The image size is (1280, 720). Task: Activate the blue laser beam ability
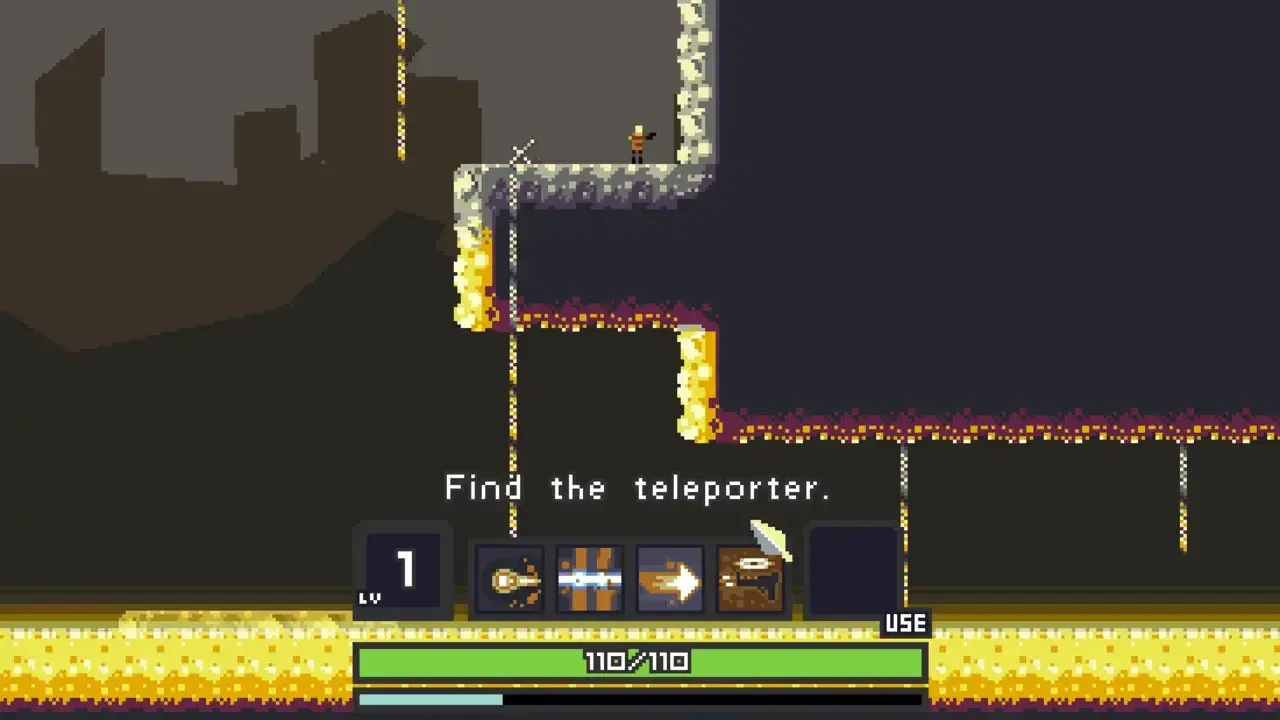tap(590, 578)
